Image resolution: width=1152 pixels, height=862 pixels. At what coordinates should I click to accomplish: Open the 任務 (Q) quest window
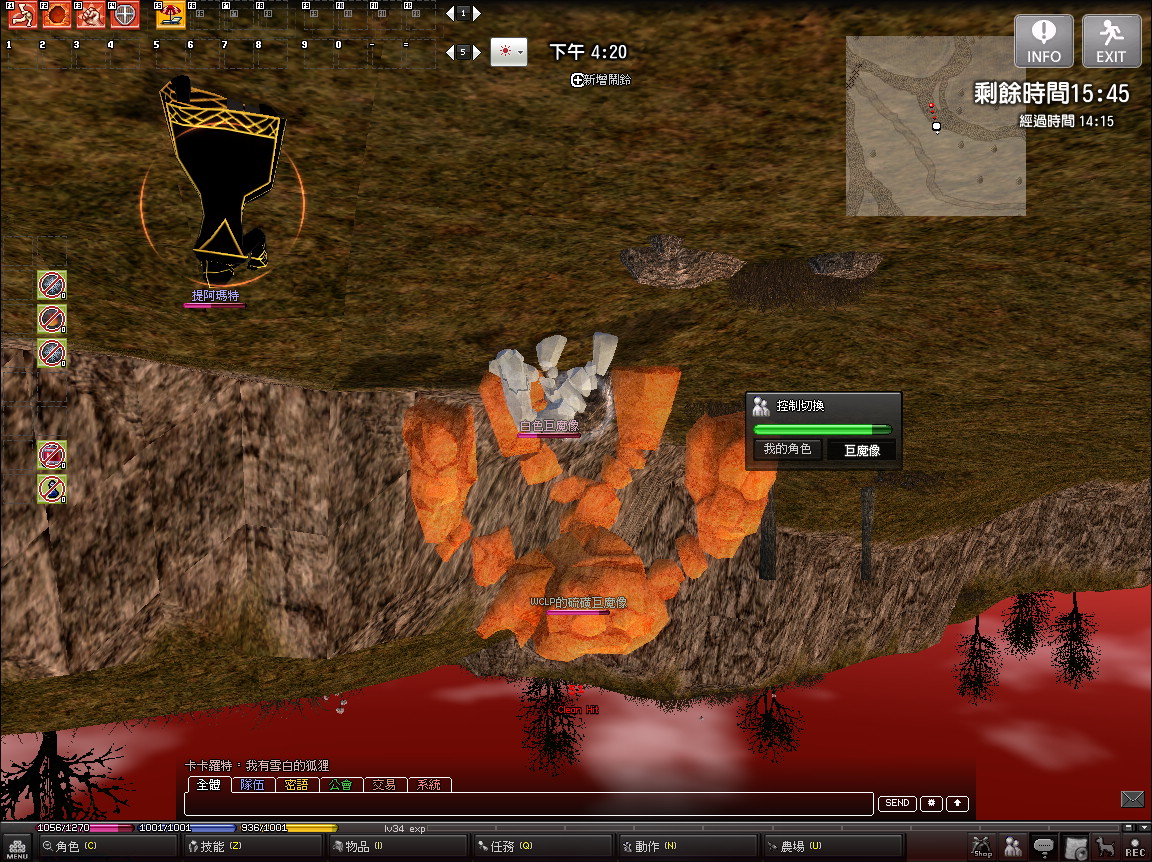pos(510,846)
